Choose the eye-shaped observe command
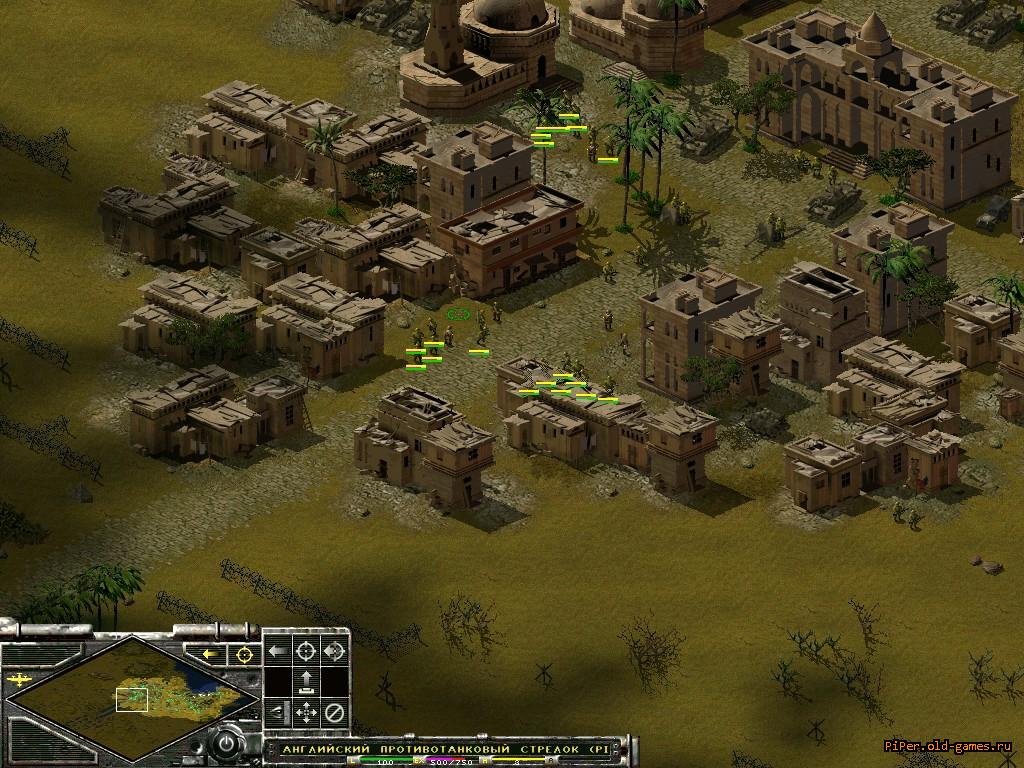Viewport: 1024px width, 768px height. pyautogui.click(x=277, y=713)
